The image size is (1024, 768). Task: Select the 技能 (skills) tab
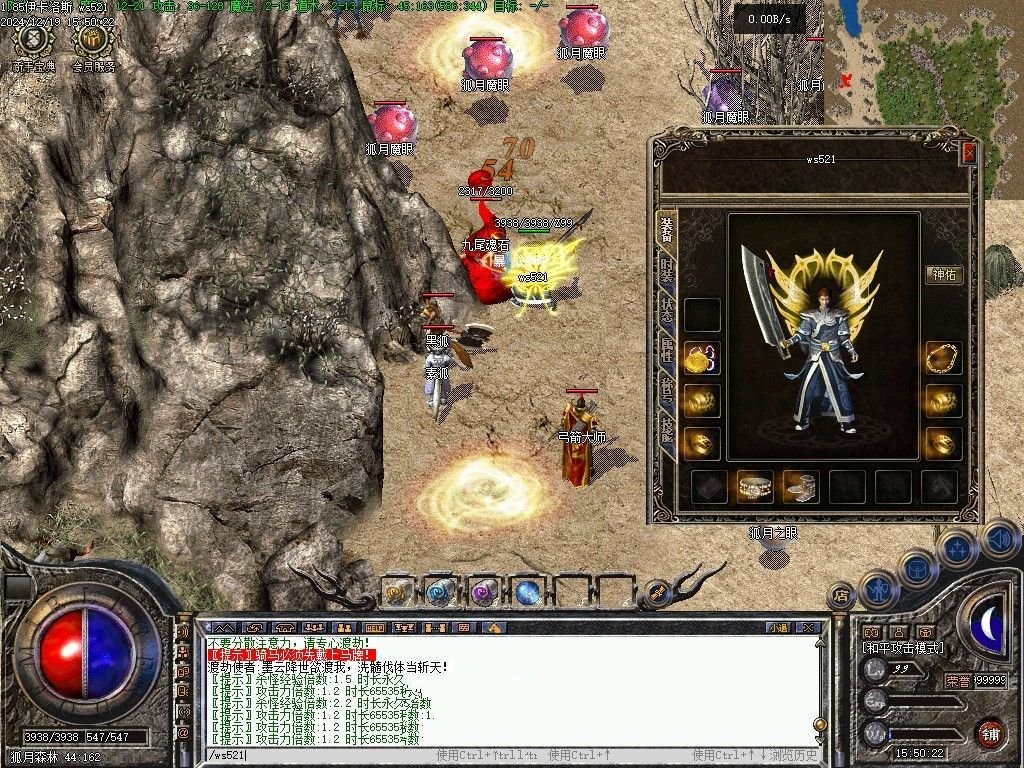[666, 428]
